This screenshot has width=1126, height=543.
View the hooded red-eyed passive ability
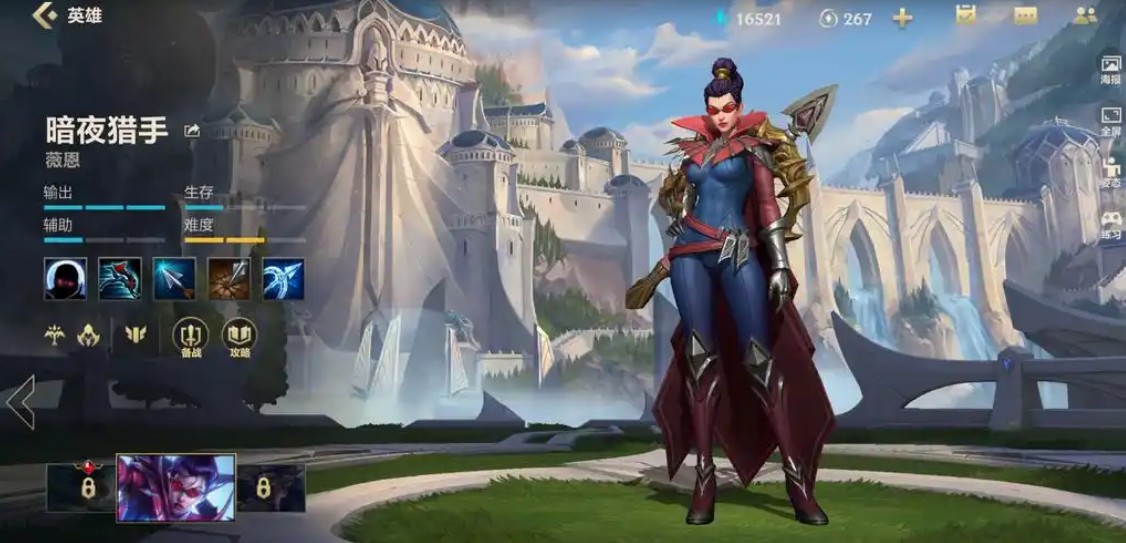pyautogui.click(x=65, y=278)
